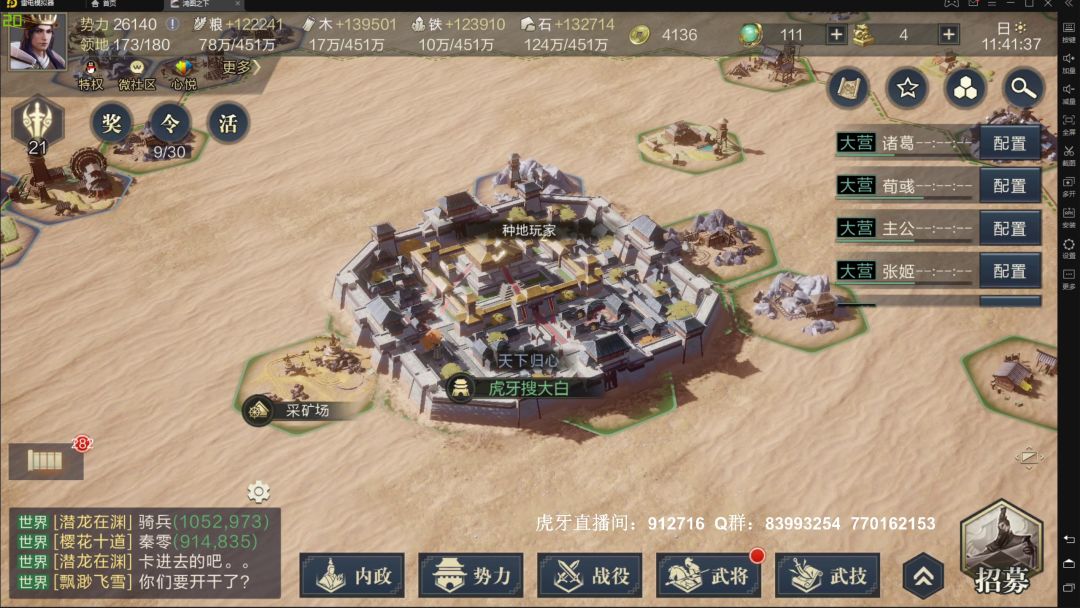Open the 奖 rewards button

coord(112,122)
